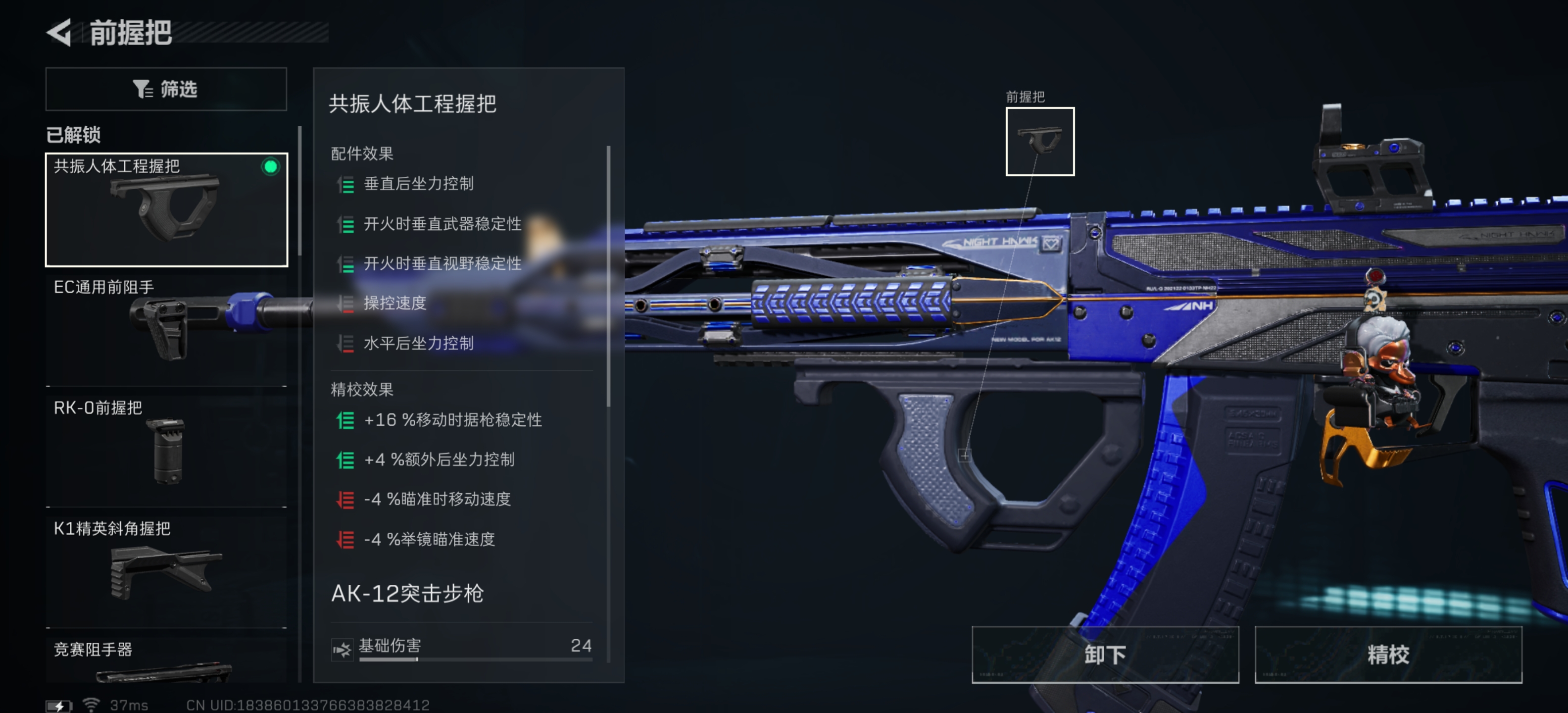
Task: Click the red stat icon beside 操控速度
Action: click(346, 304)
